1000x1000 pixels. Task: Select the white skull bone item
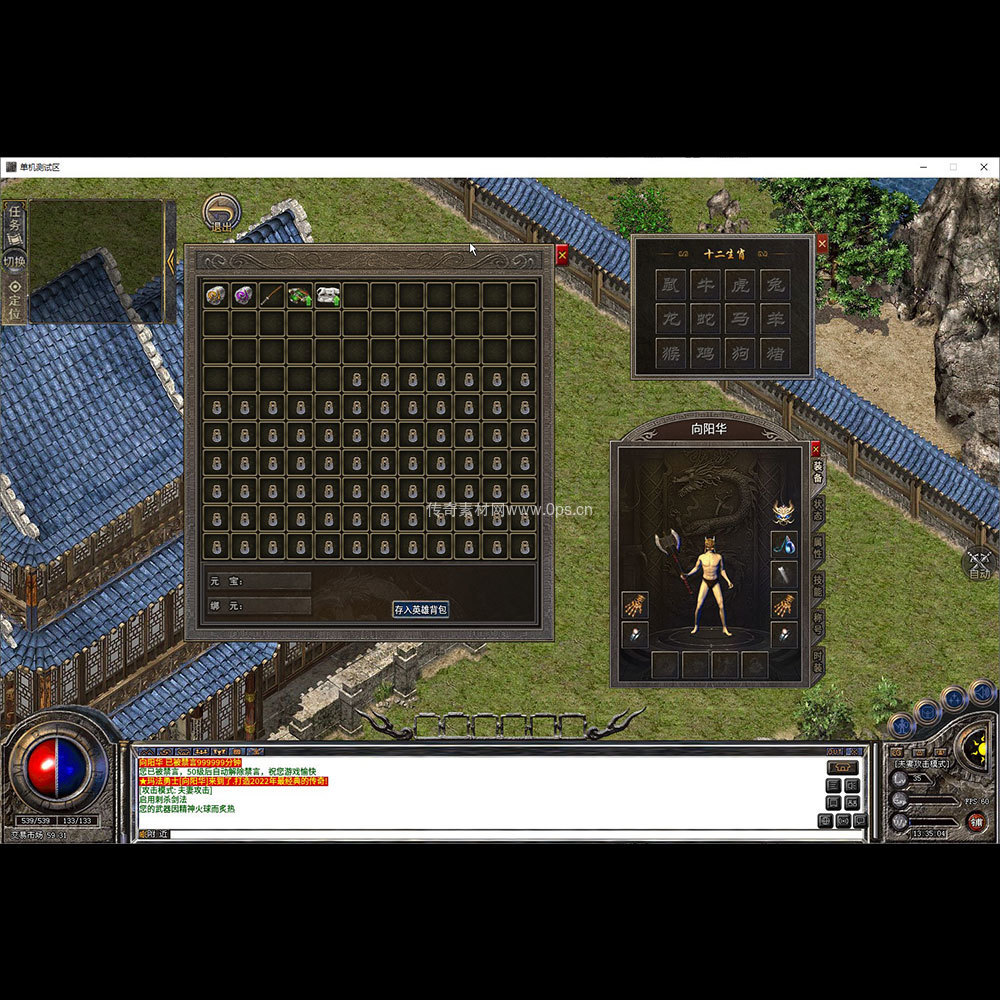click(328, 295)
